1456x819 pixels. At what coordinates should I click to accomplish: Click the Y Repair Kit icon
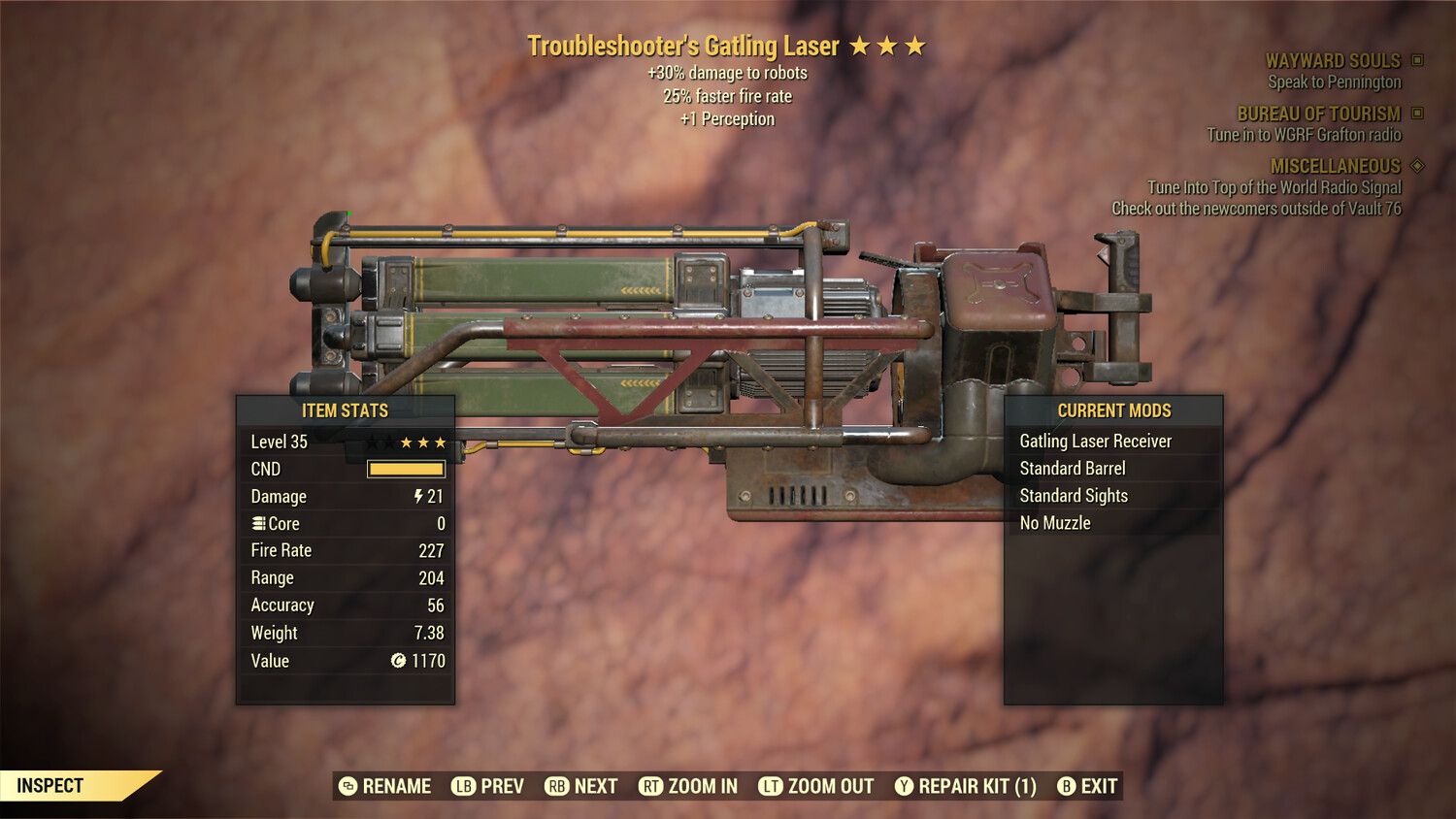904,786
